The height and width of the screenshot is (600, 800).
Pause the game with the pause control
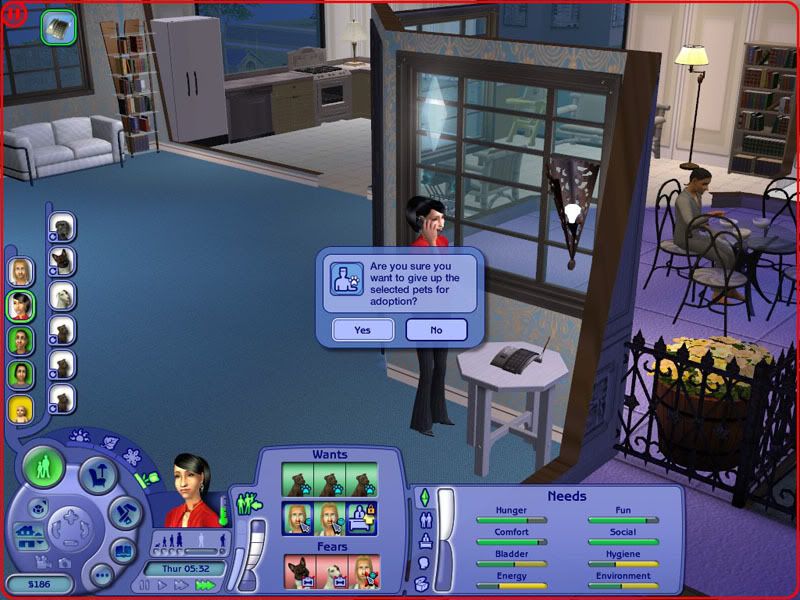[x=144, y=585]
